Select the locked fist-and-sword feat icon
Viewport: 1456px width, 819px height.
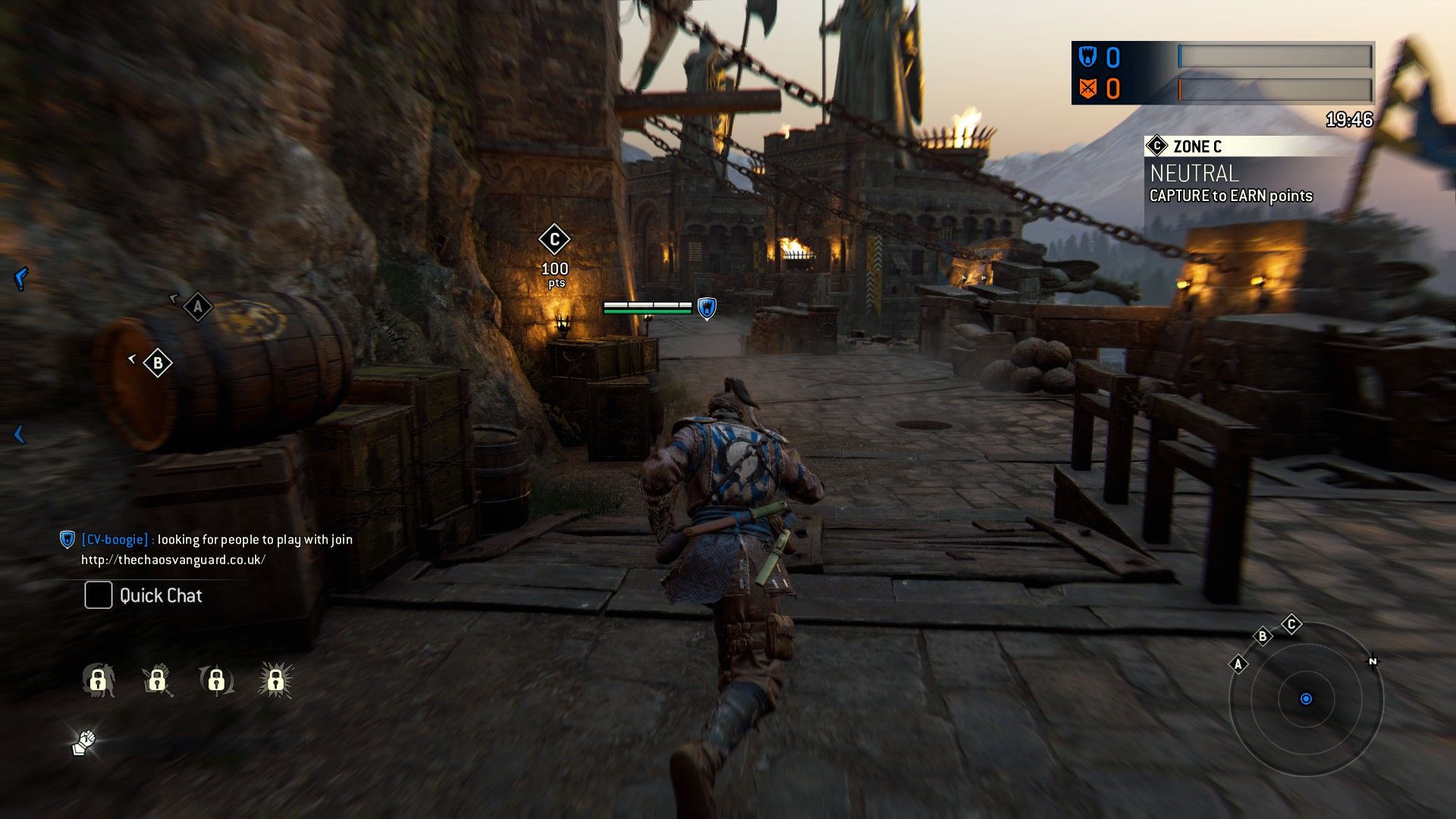pyautogui.click(x=157, y=680)
